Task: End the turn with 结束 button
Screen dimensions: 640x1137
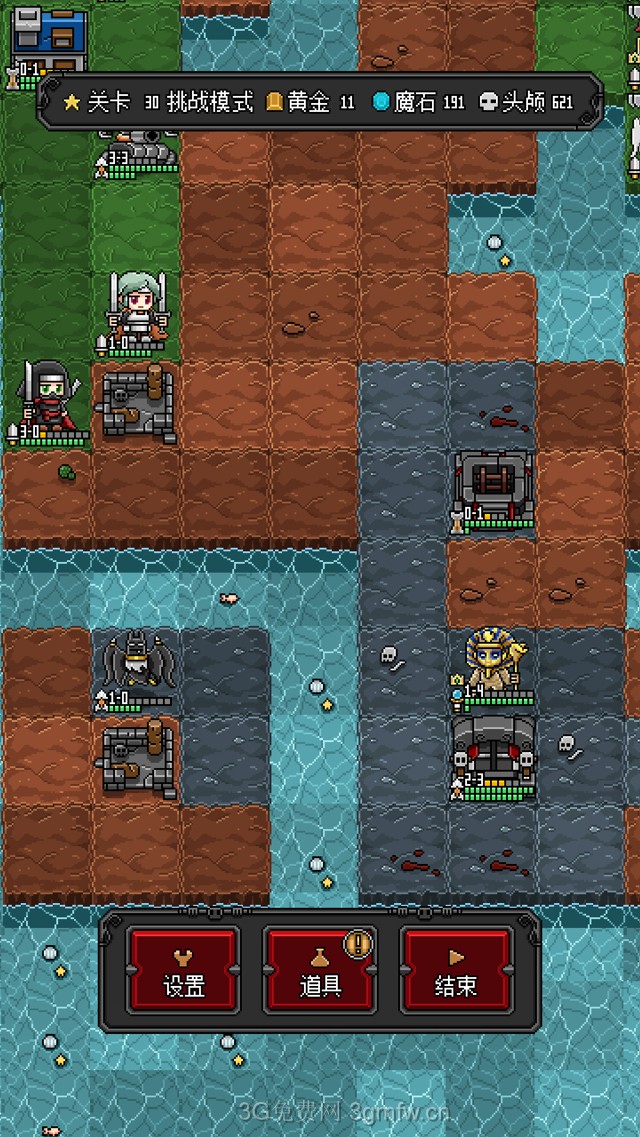Action: 456,969
